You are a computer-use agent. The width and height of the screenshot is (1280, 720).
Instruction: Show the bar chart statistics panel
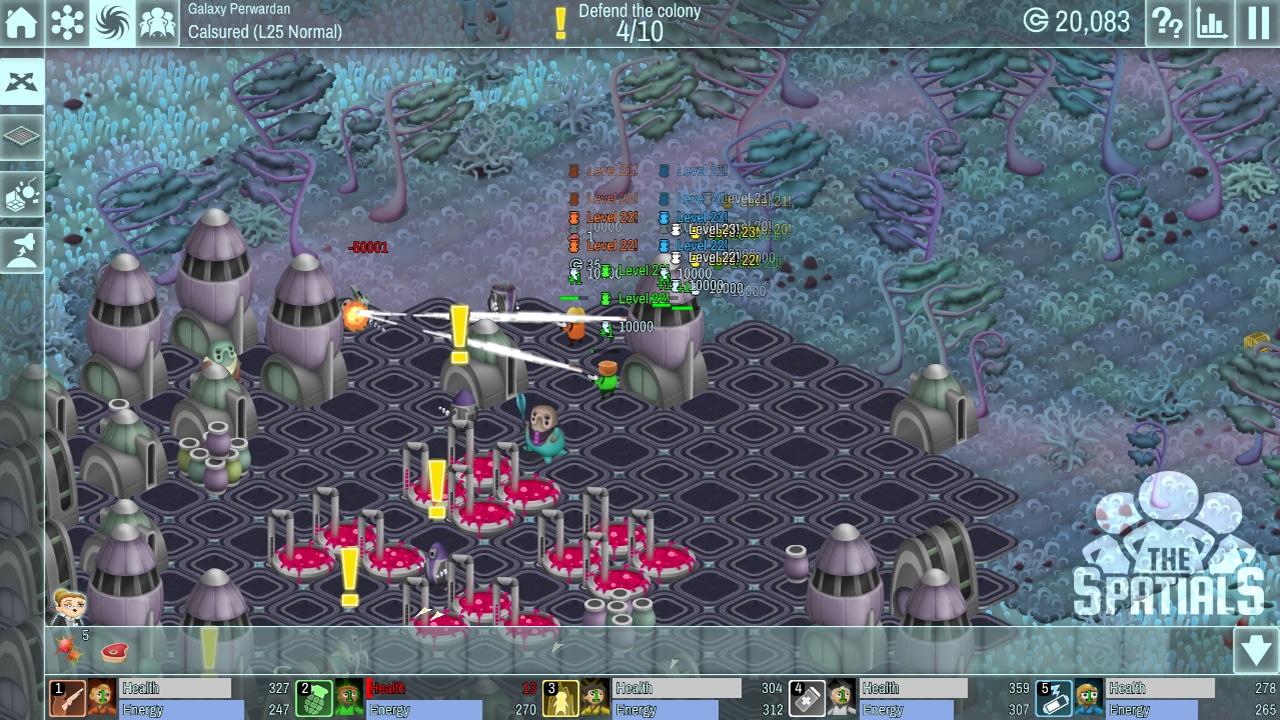pos(1212,22)
